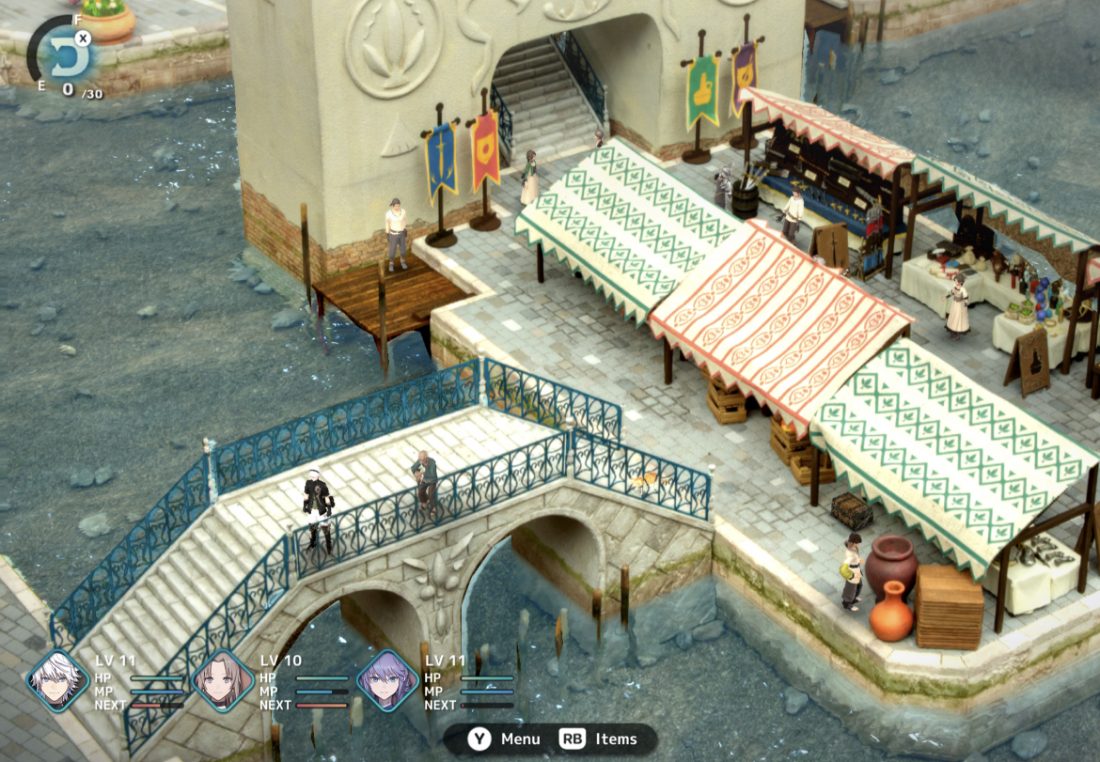Select the brown-haired LV 10 character portrait

click(222, 681)
